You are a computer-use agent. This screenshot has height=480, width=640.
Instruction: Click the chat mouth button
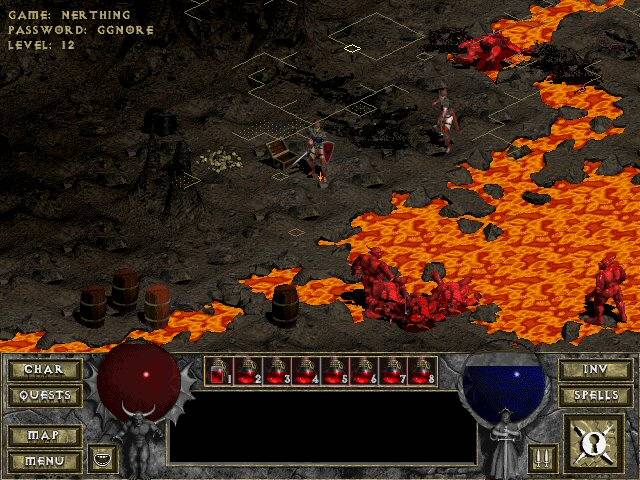102,458
